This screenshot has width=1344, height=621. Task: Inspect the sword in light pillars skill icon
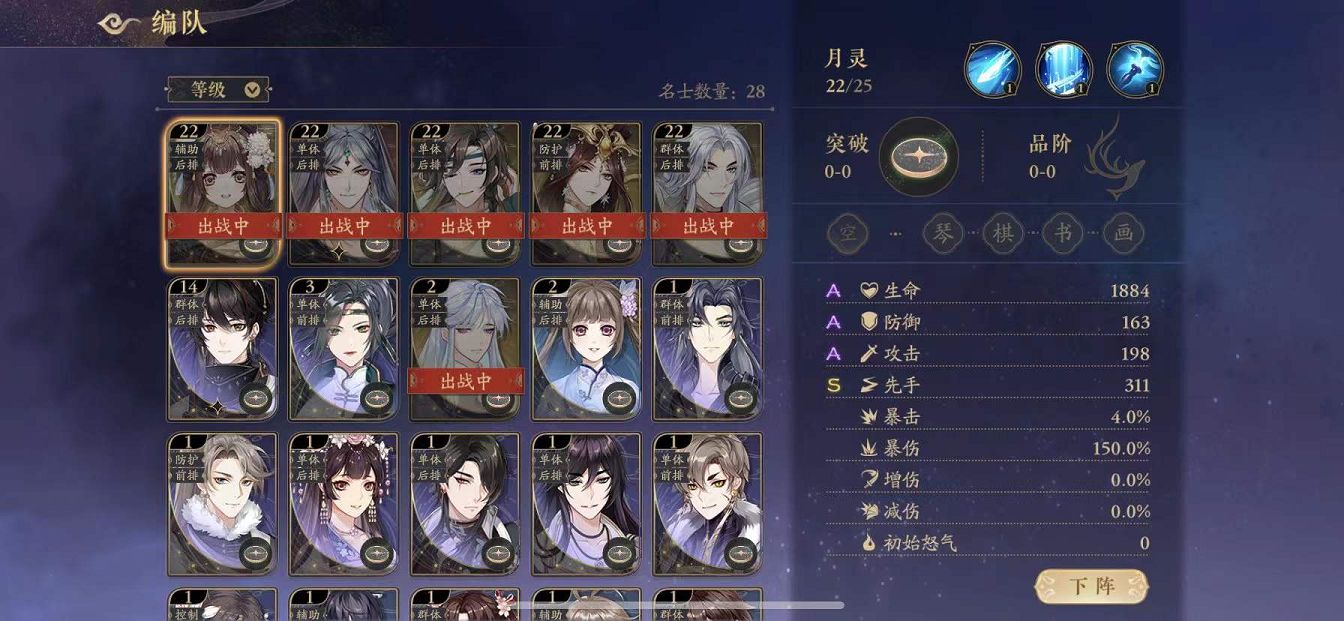click(x=1063, y=70)
